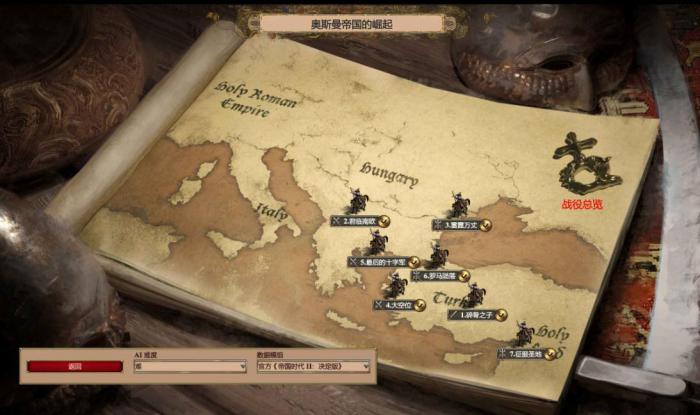Open the AI 难度 difficulty dropdown

190,367
